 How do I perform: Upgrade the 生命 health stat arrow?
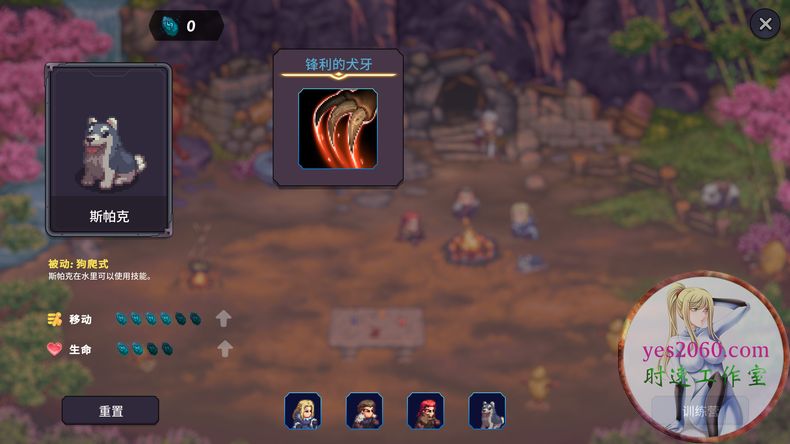click(x=225, y=349)
